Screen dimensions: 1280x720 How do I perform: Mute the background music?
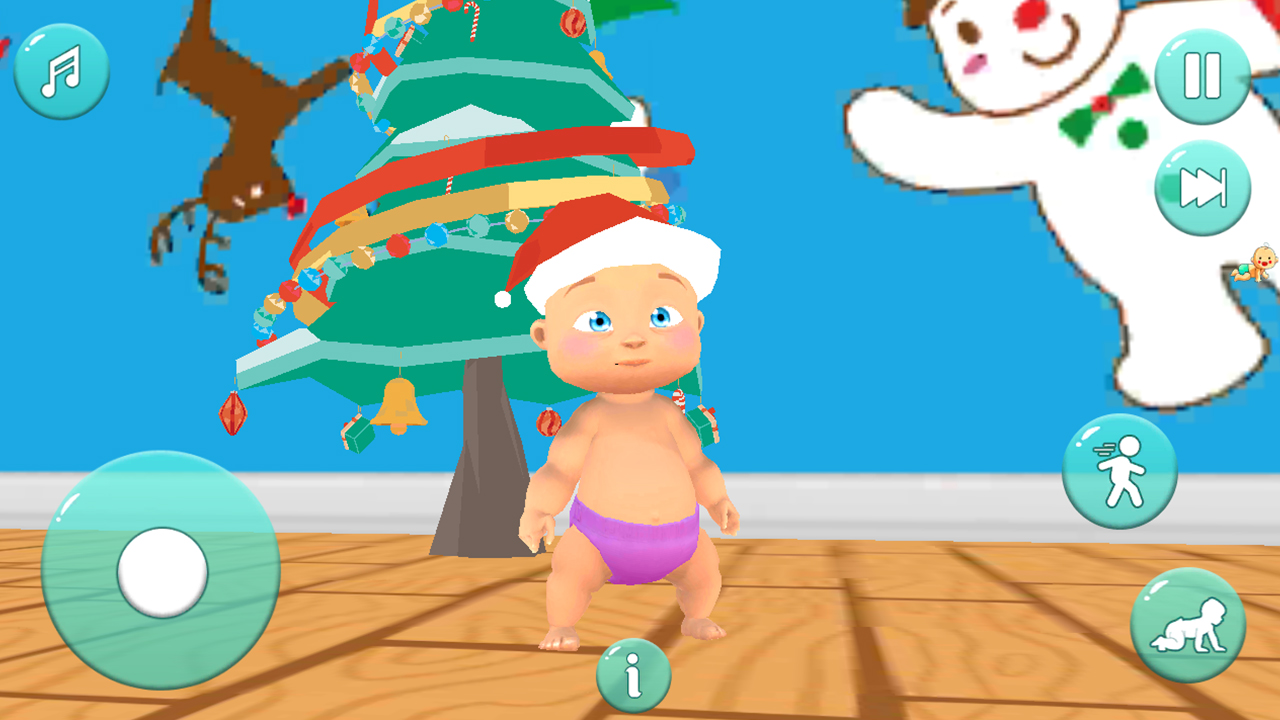(60, 72)
